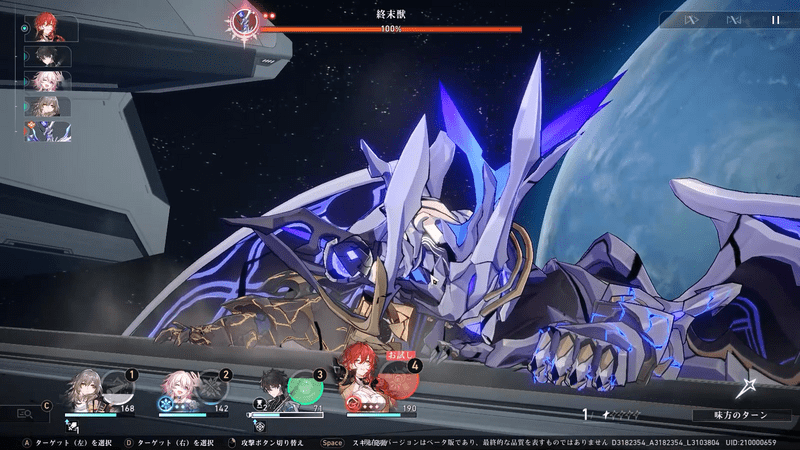Toggle the battle speed-up button
This screenshot has width=800, height=450.
pos(690,19)
